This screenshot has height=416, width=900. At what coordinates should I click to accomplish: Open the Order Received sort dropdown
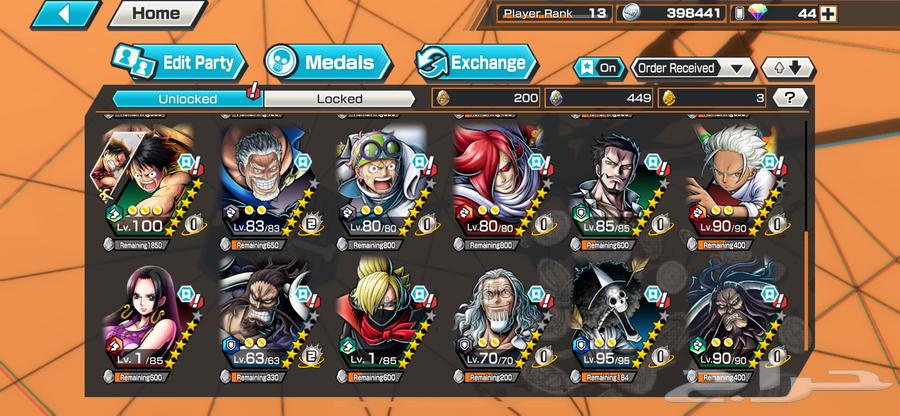coord(692,68)
